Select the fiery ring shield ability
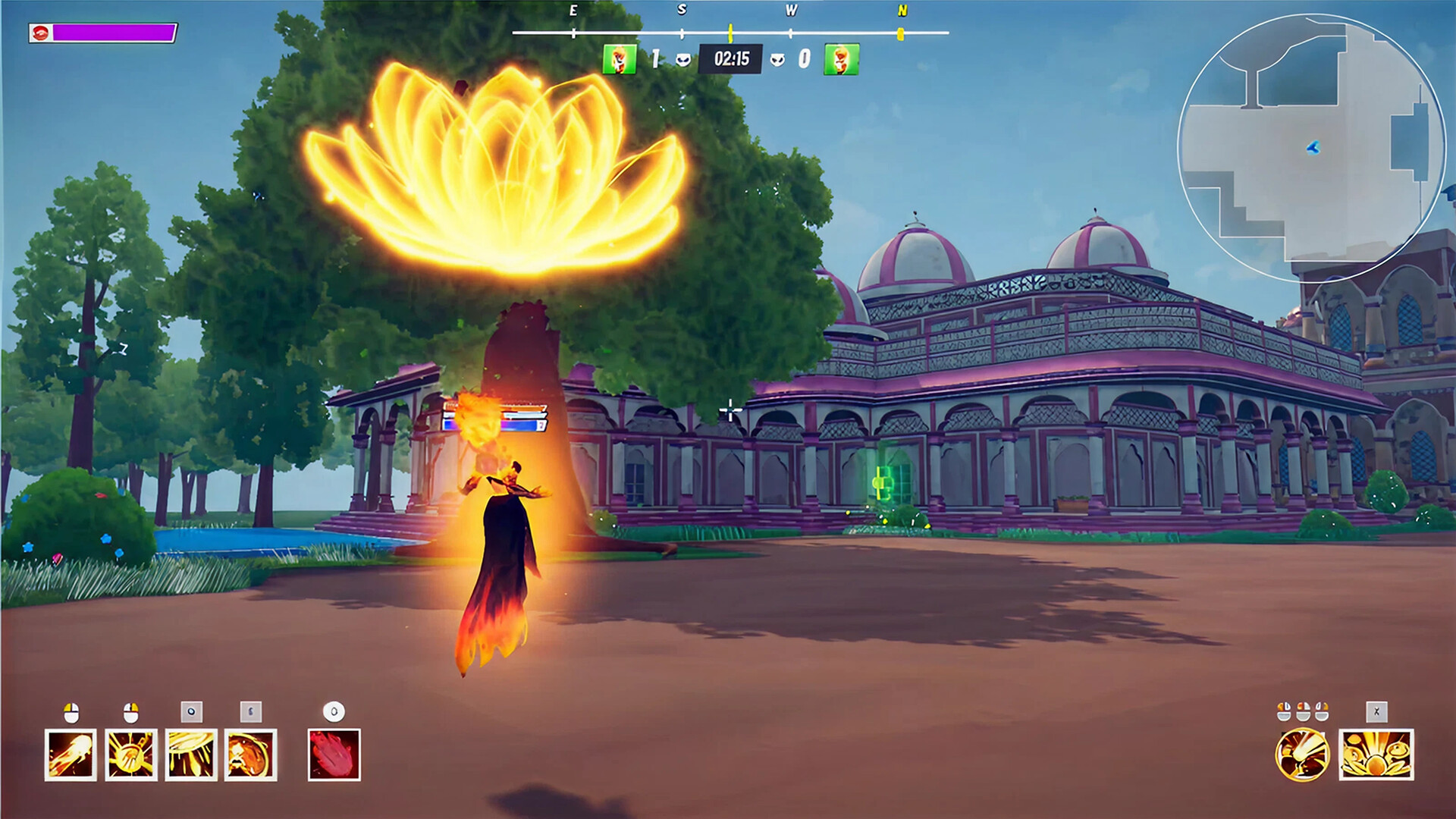 click(x=251, y=755)
